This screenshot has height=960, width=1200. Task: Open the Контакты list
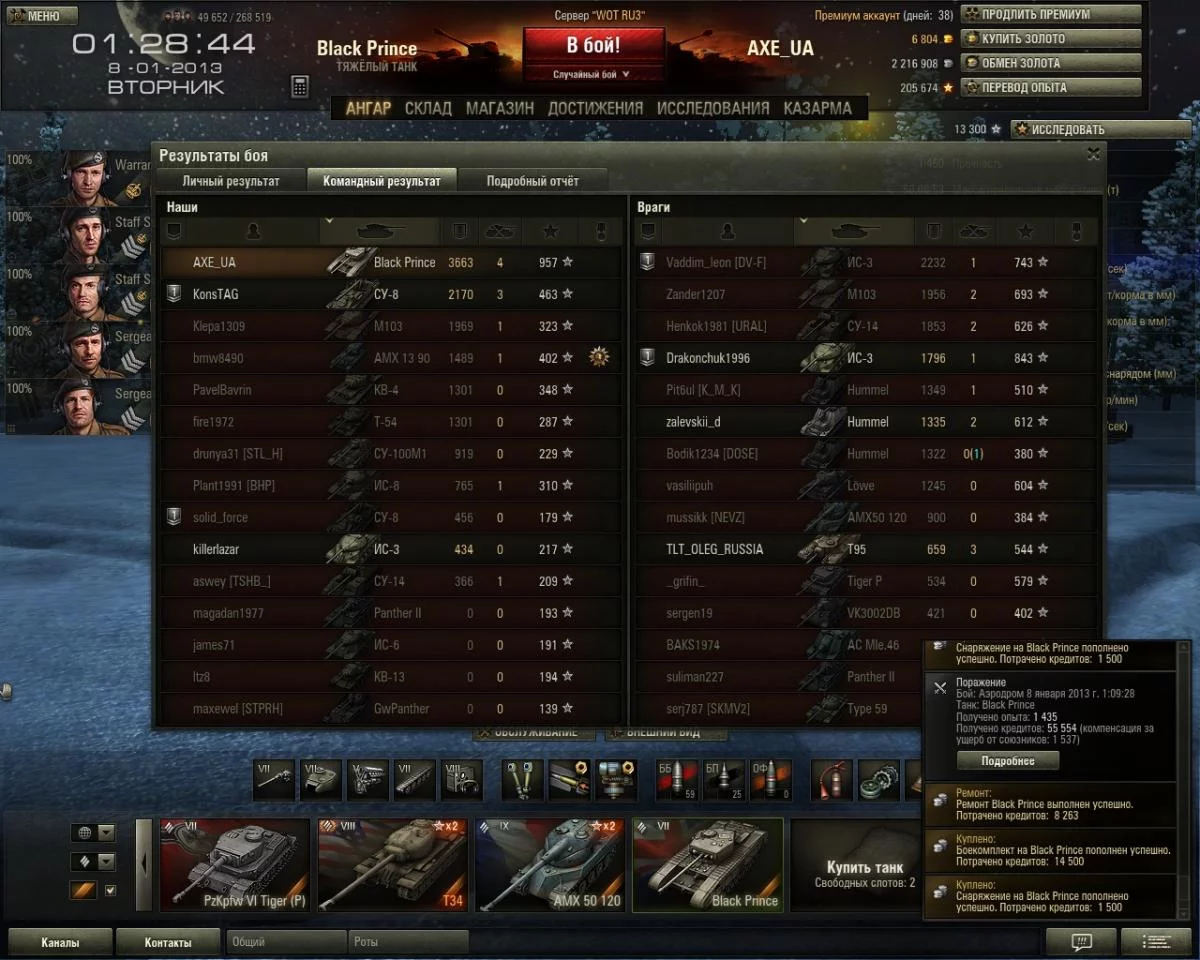point(168,942)
